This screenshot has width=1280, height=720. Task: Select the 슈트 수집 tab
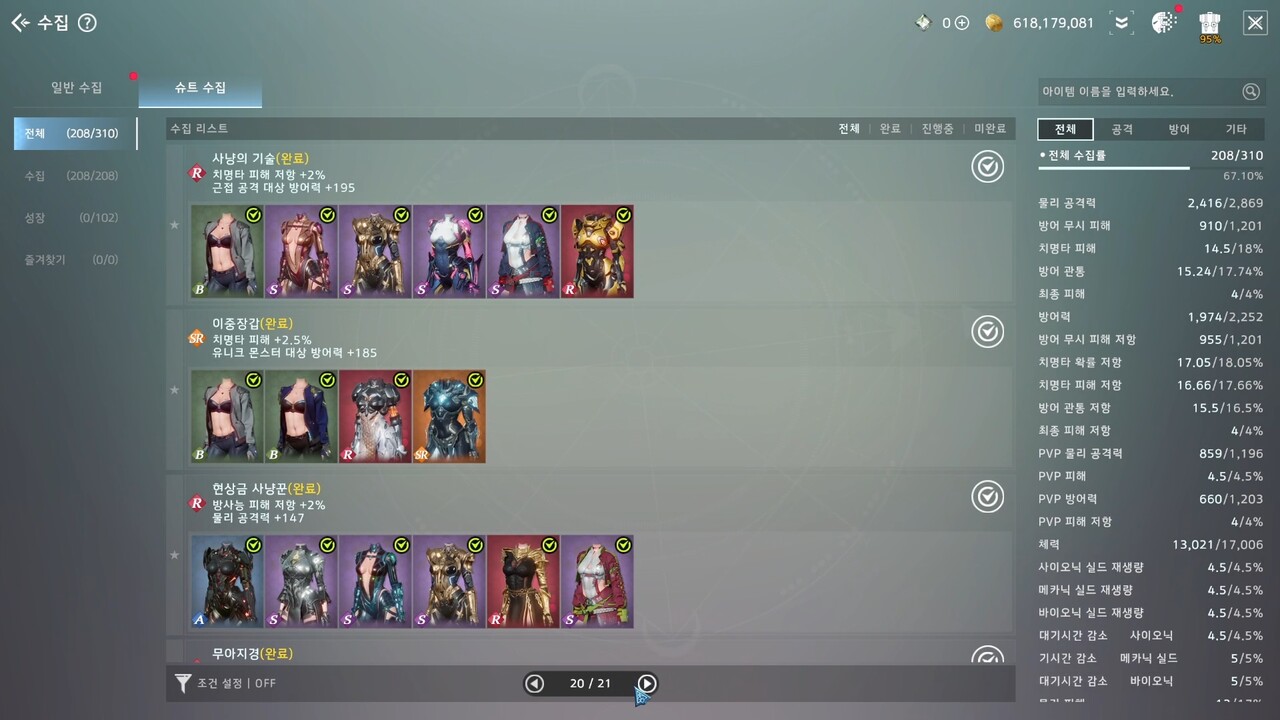coord(200,88)
